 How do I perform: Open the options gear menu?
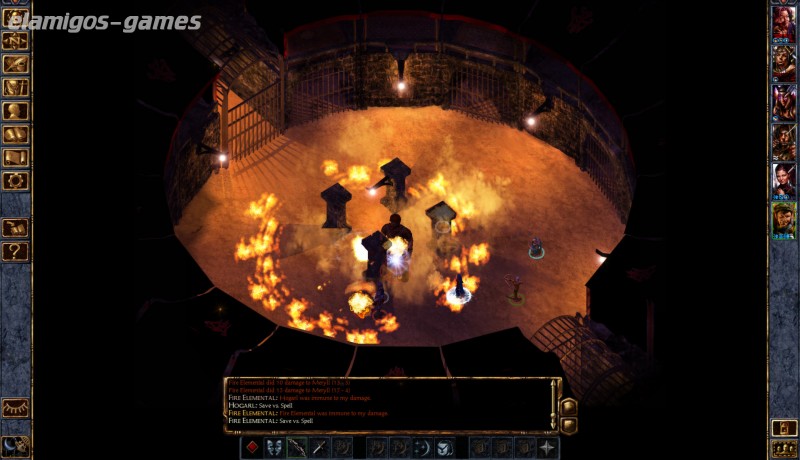15,181
